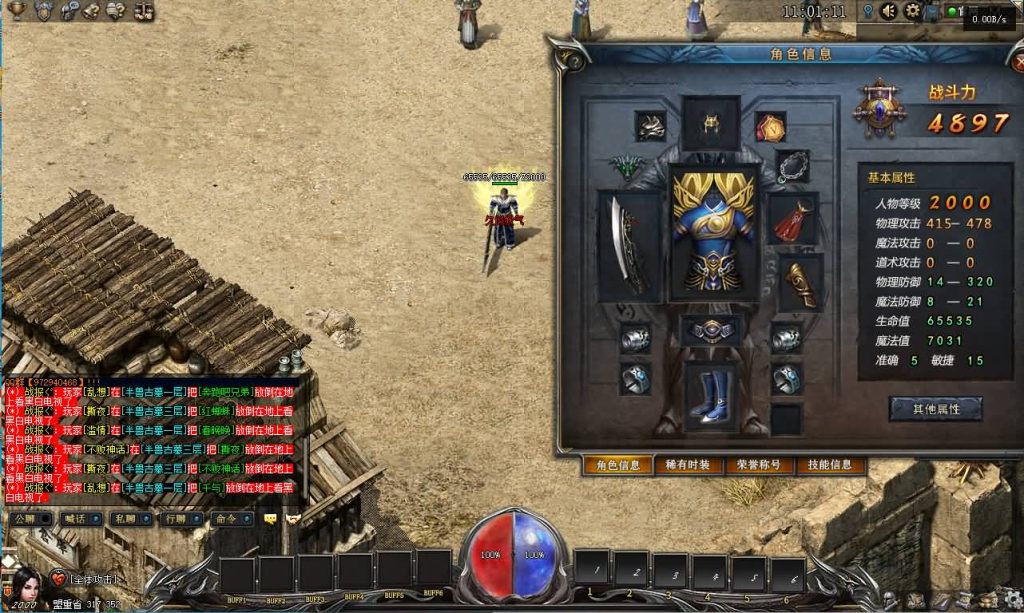
Task: Select the chain necklace equipment slot
Action: coord(793,166)
